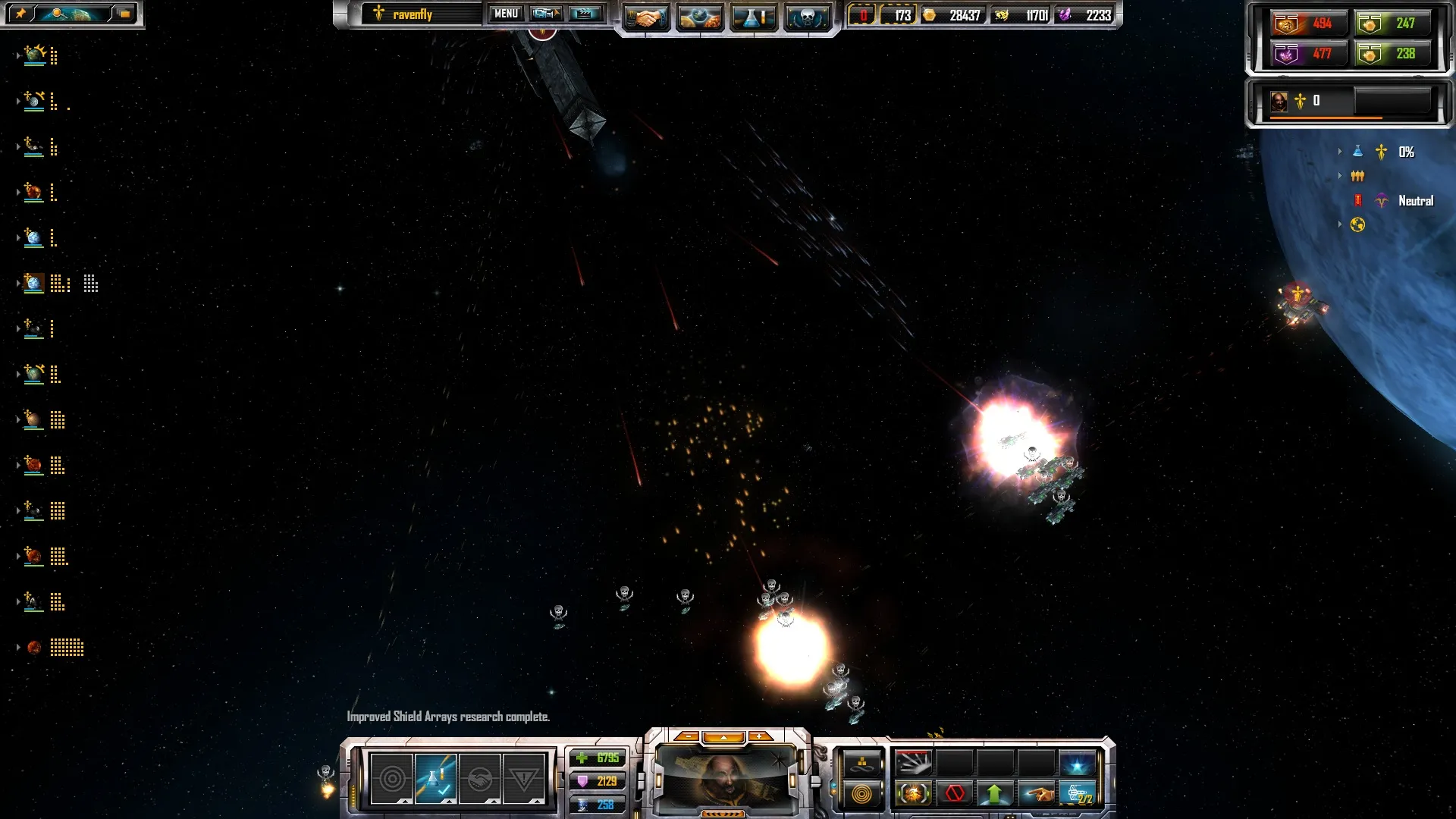Activate the green upgrade arrow command
This screenshot has width=1456, height=819.
click(x=995, y=794)
